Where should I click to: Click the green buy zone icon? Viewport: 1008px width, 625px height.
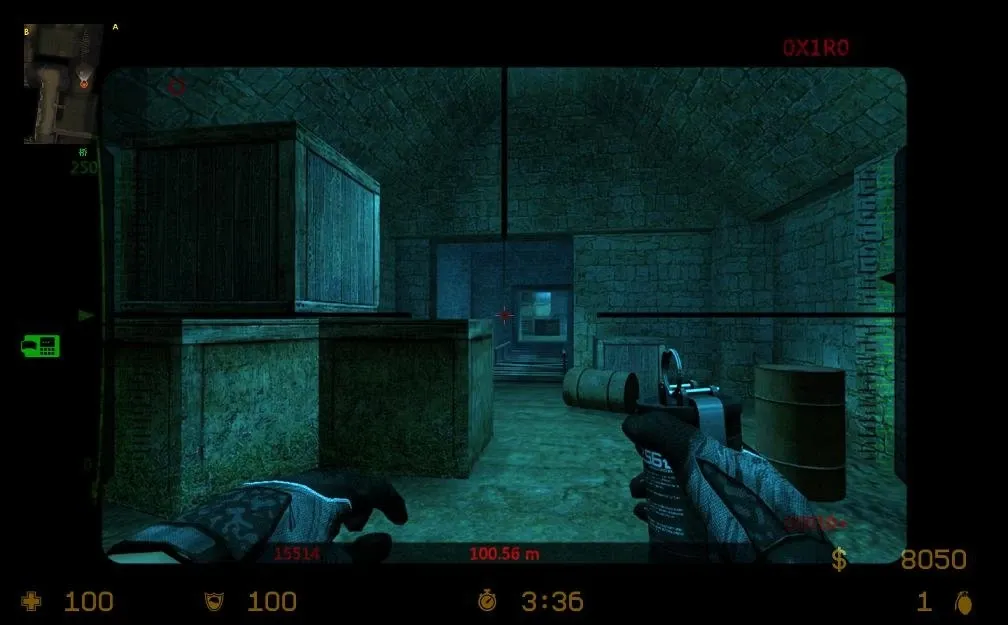[x=40, y=346]
